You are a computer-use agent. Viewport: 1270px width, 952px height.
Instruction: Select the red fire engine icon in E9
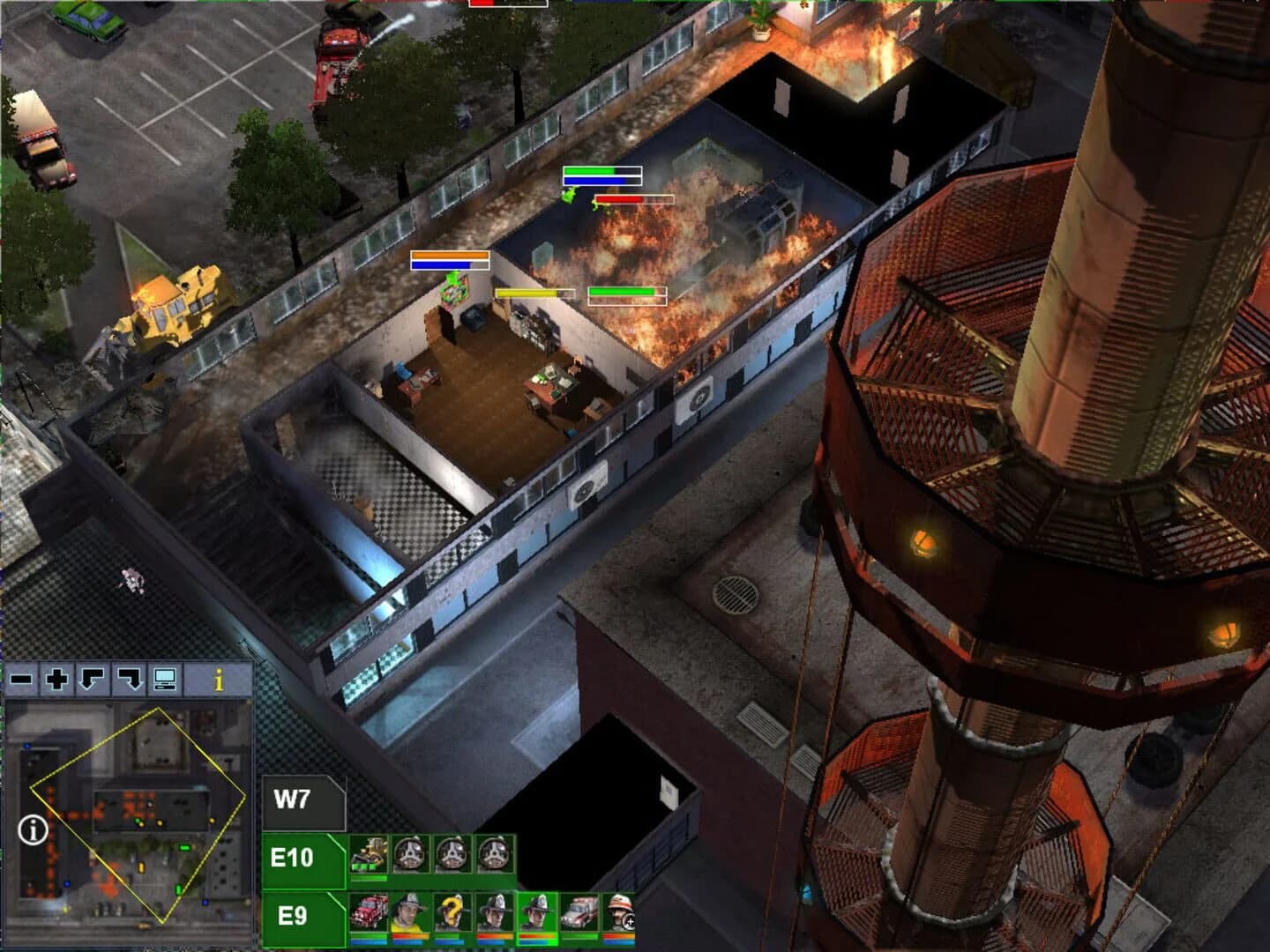point(370,911)
